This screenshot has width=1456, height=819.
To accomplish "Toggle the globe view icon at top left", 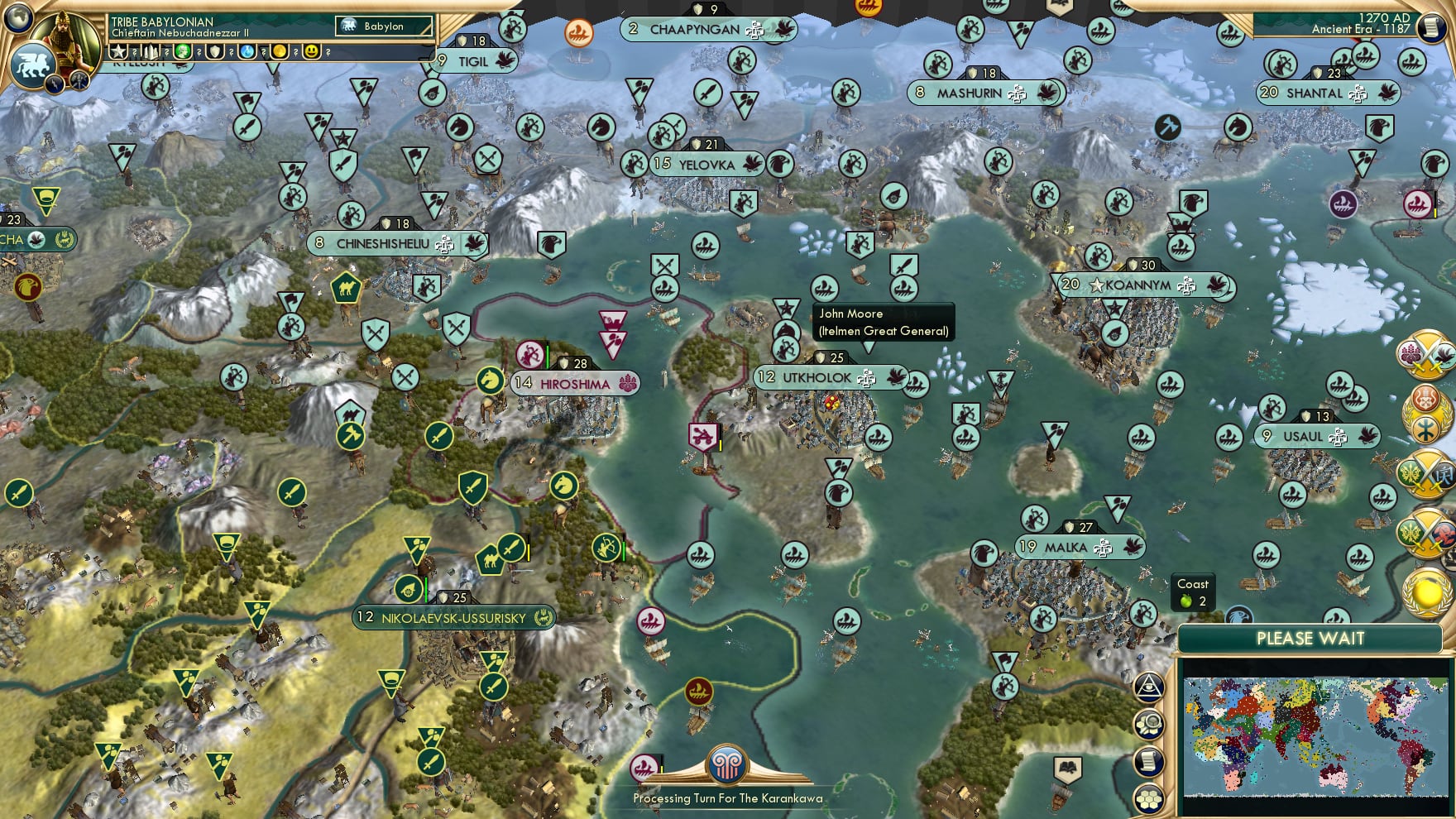I will 17,18.
